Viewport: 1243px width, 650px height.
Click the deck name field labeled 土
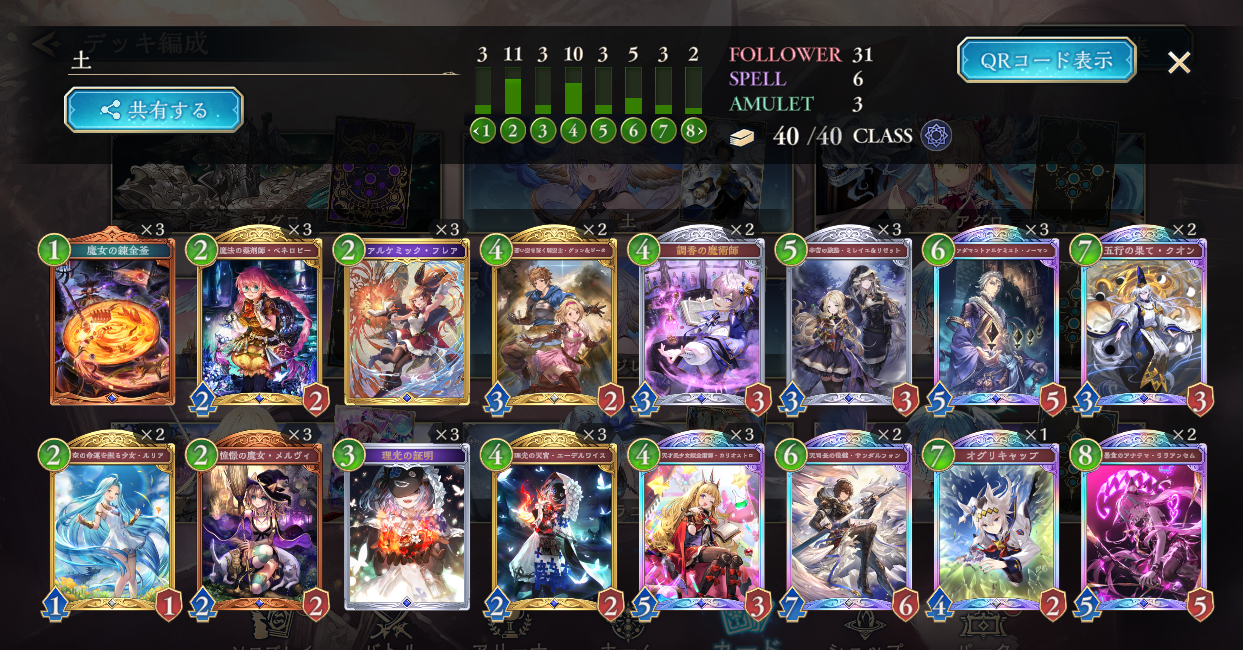pos(260,61)
